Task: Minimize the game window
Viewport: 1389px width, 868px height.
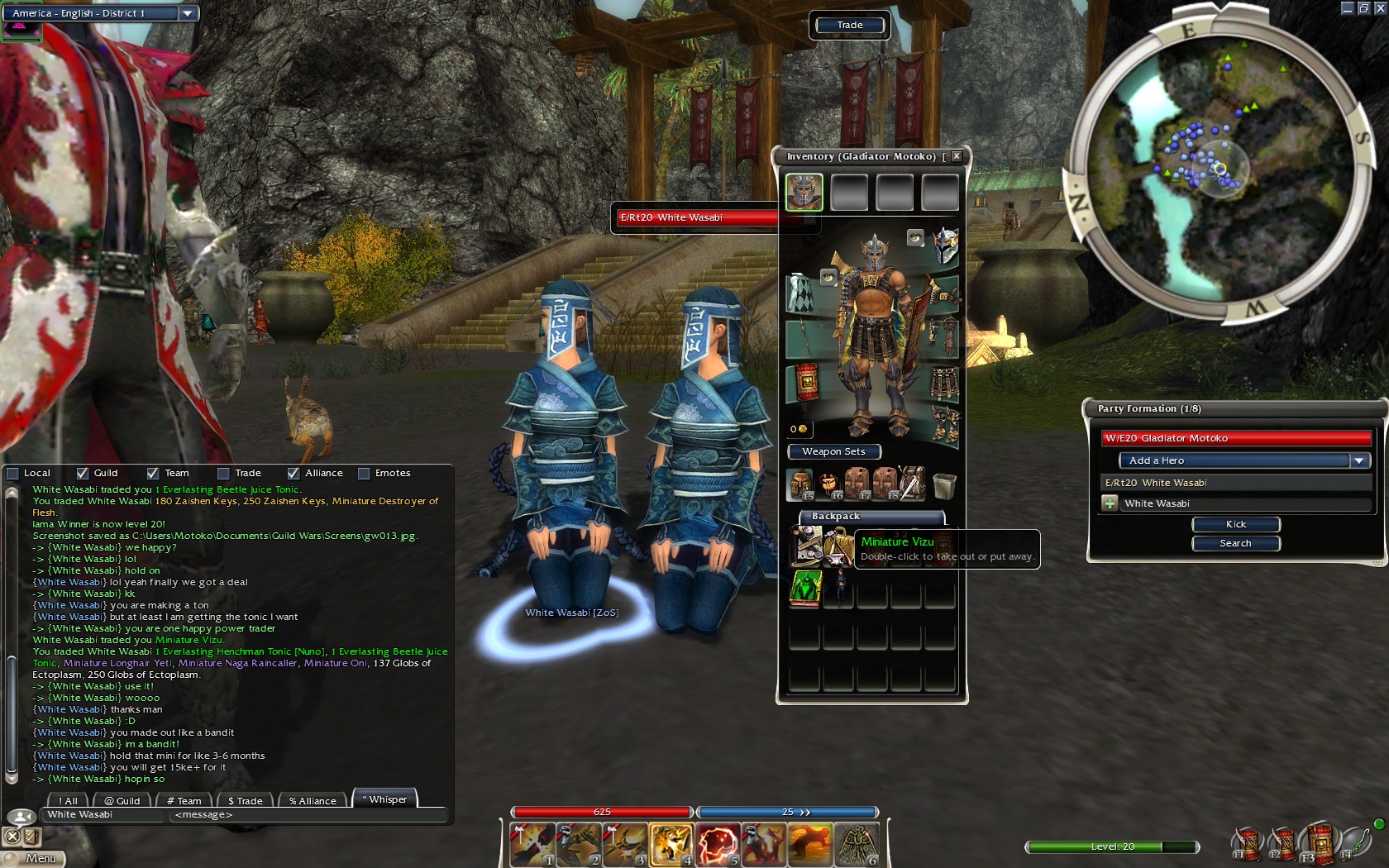Action: pos(1347,8)
